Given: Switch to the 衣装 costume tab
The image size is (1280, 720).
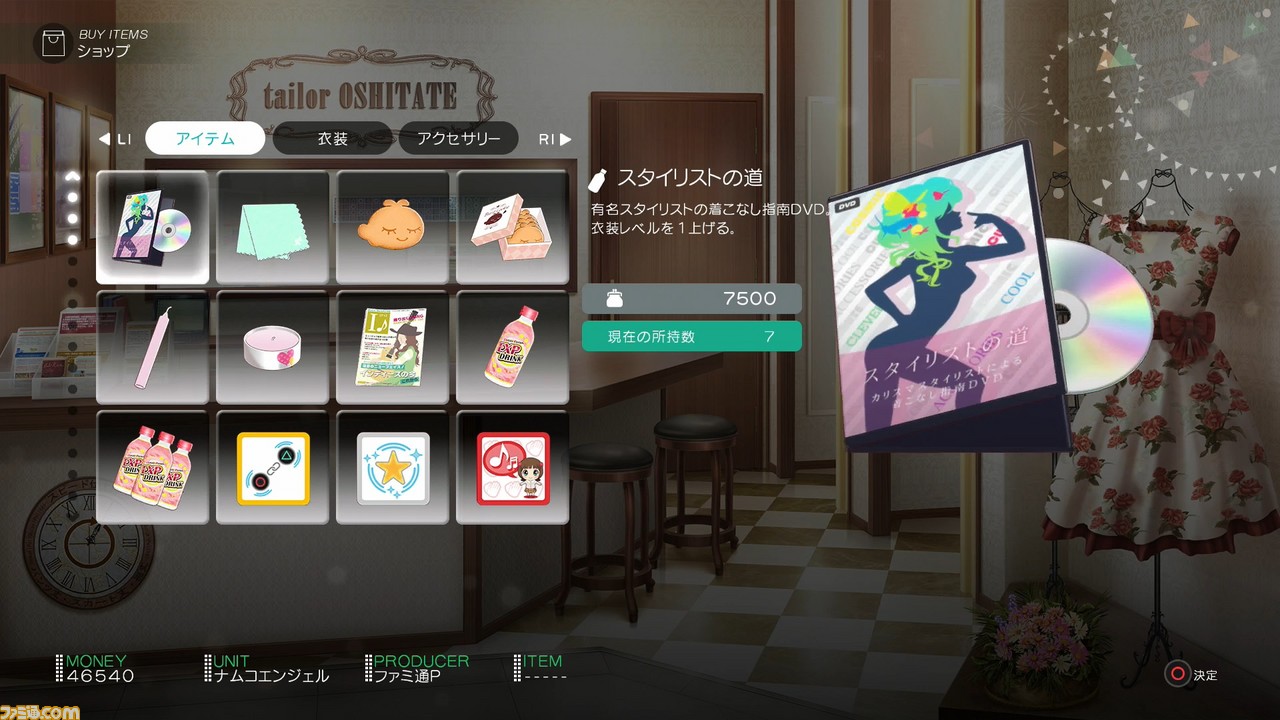Looking at the screenshot, I should click(x=333, y=139).
